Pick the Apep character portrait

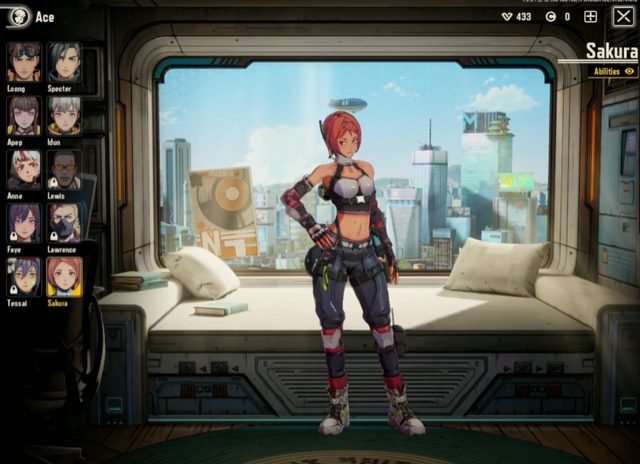click(24, 115)
